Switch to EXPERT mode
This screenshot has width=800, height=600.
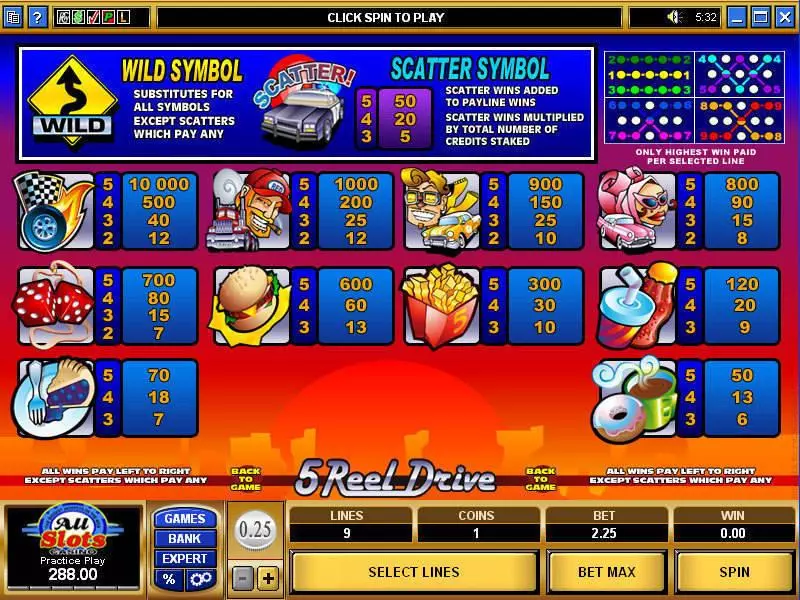pos(184,558)
